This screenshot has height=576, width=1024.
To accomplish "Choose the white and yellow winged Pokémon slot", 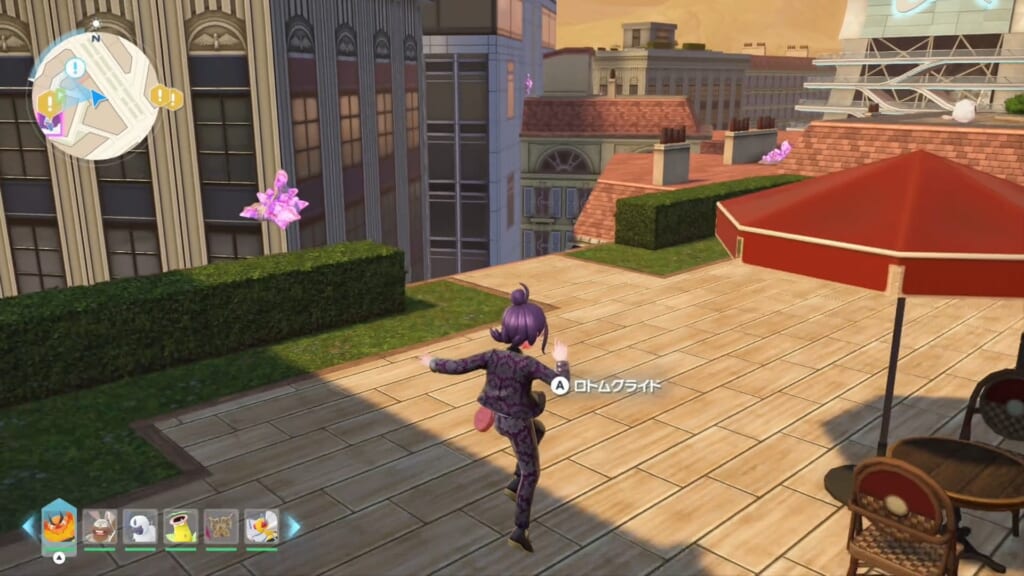I will coord(262,526).
